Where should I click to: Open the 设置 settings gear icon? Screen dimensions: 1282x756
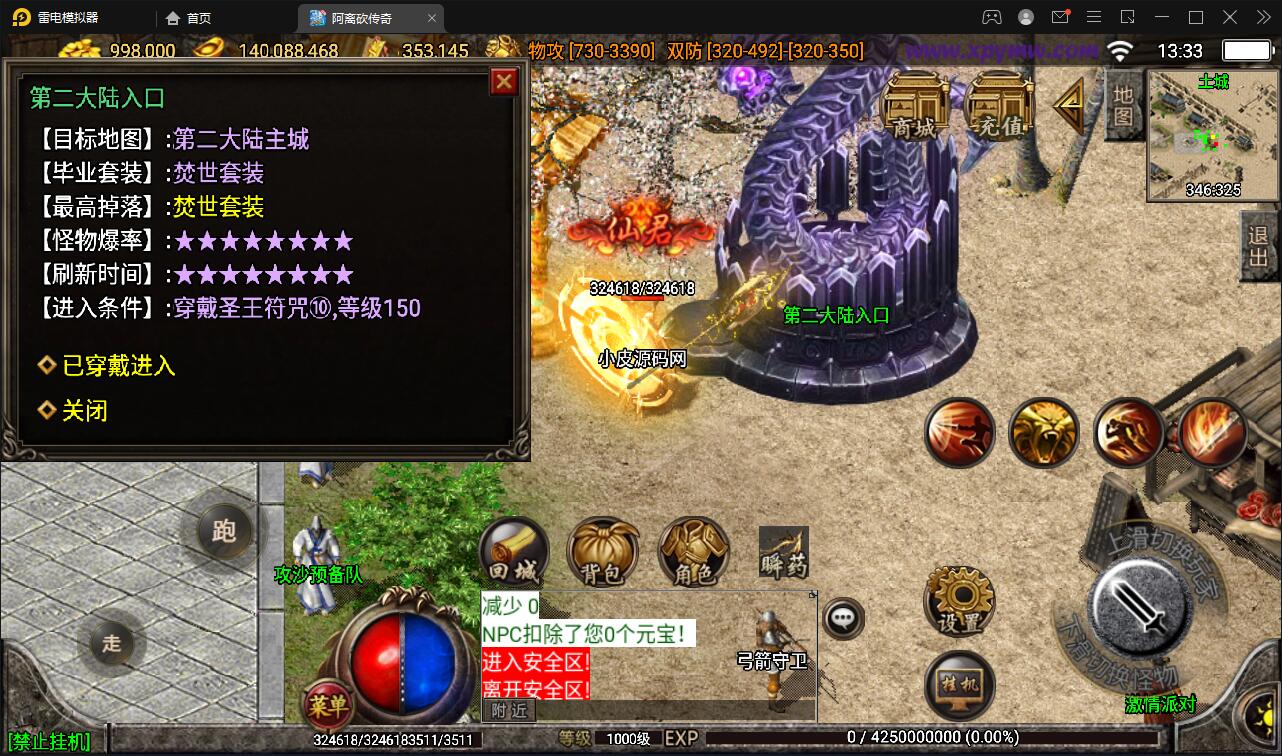[958, 599]
